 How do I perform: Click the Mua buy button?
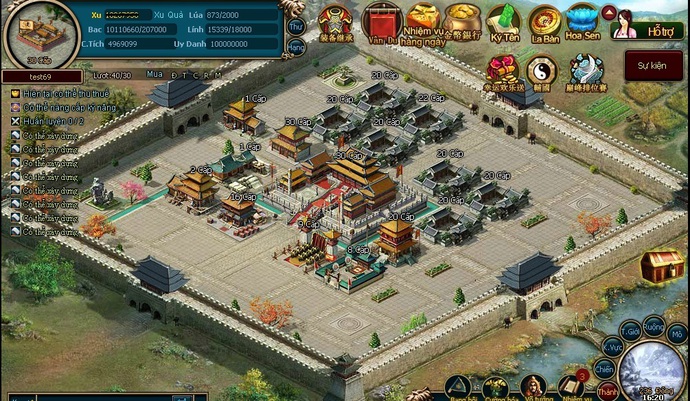pos(153,74)
